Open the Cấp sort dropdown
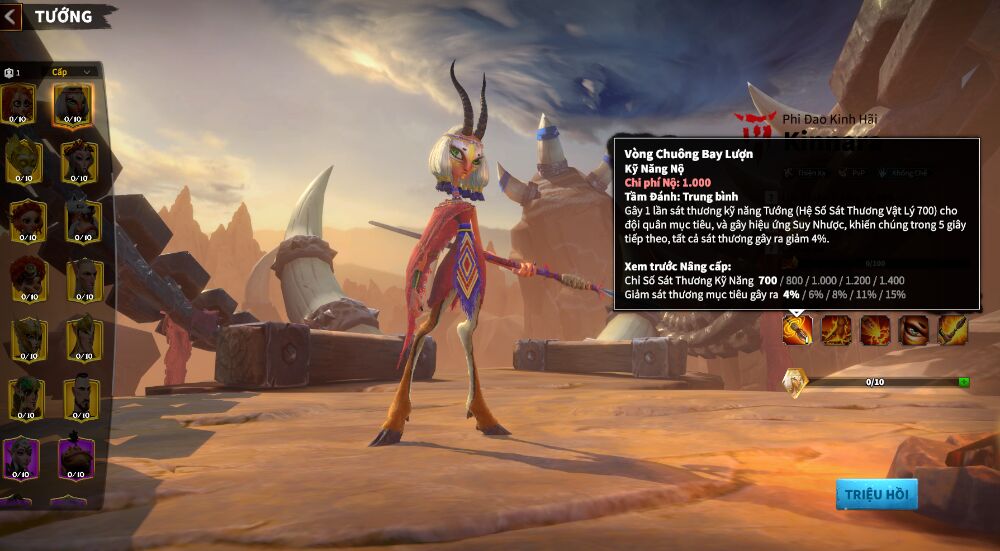The width and height of the screenshot is (1000, 551). [74, 72]
